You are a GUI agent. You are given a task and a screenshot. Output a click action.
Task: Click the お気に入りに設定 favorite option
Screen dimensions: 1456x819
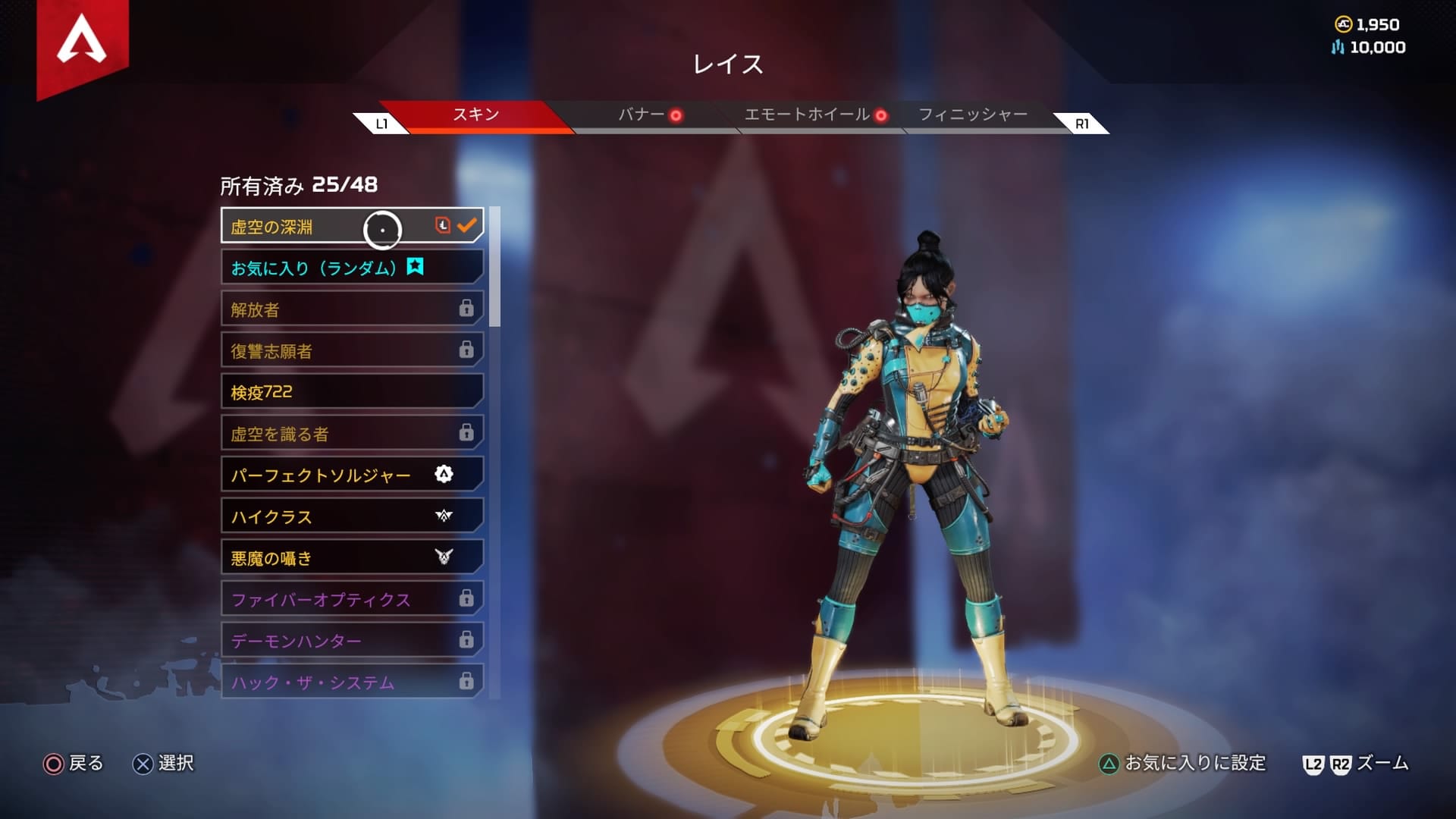point(1183,764)
